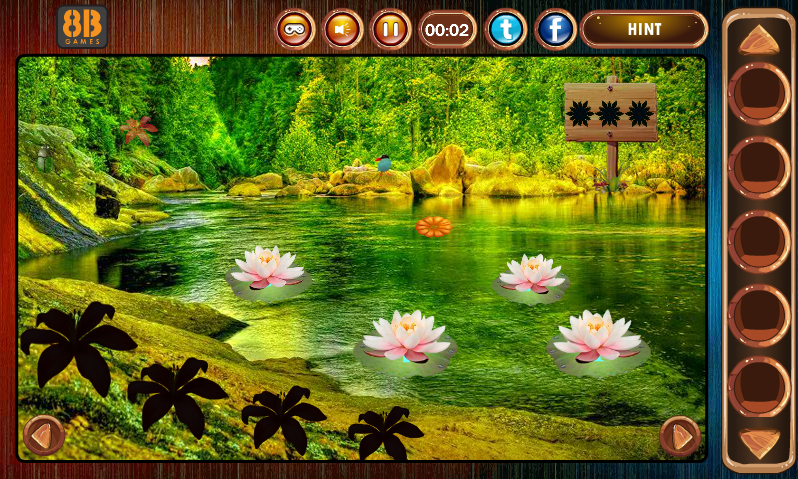Go to the scene on the left

(43, 435)
